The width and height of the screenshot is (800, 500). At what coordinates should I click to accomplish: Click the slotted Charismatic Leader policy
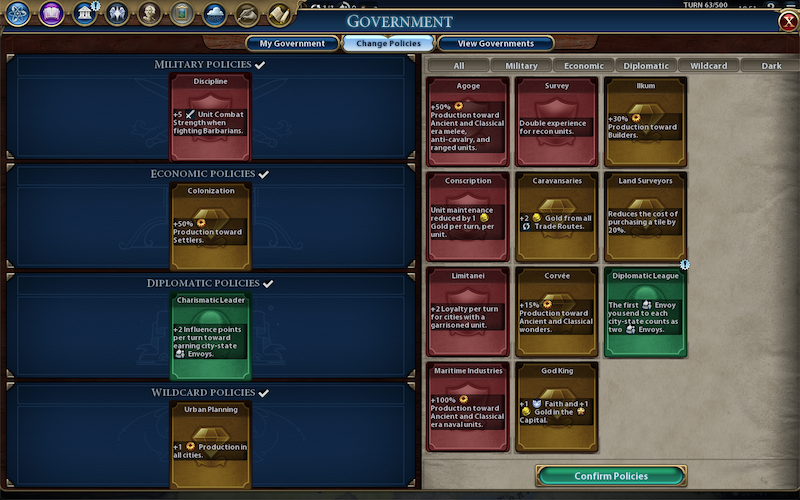click(x=210, y=336)
